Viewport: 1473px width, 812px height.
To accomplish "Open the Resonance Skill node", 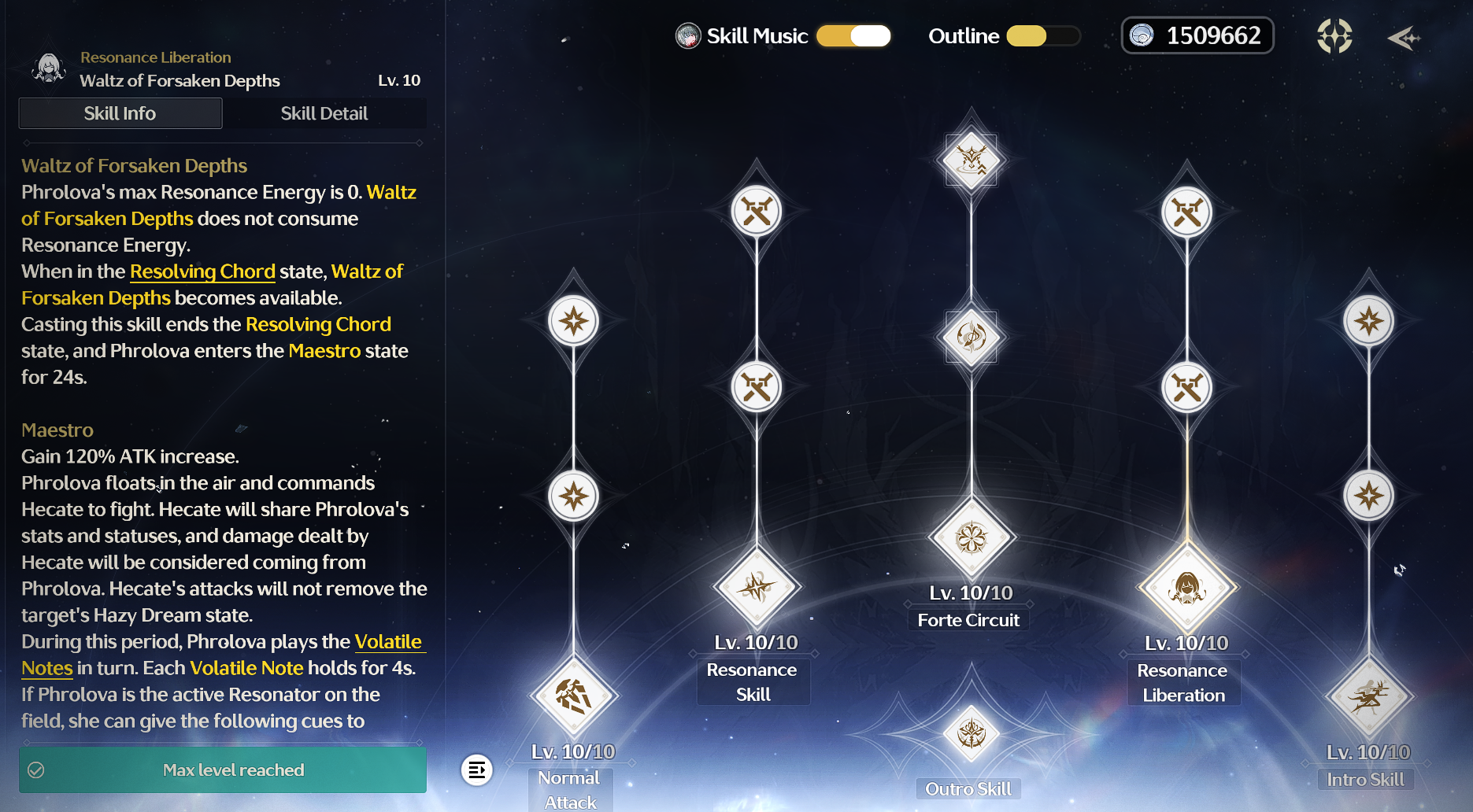I will (754, 588).
